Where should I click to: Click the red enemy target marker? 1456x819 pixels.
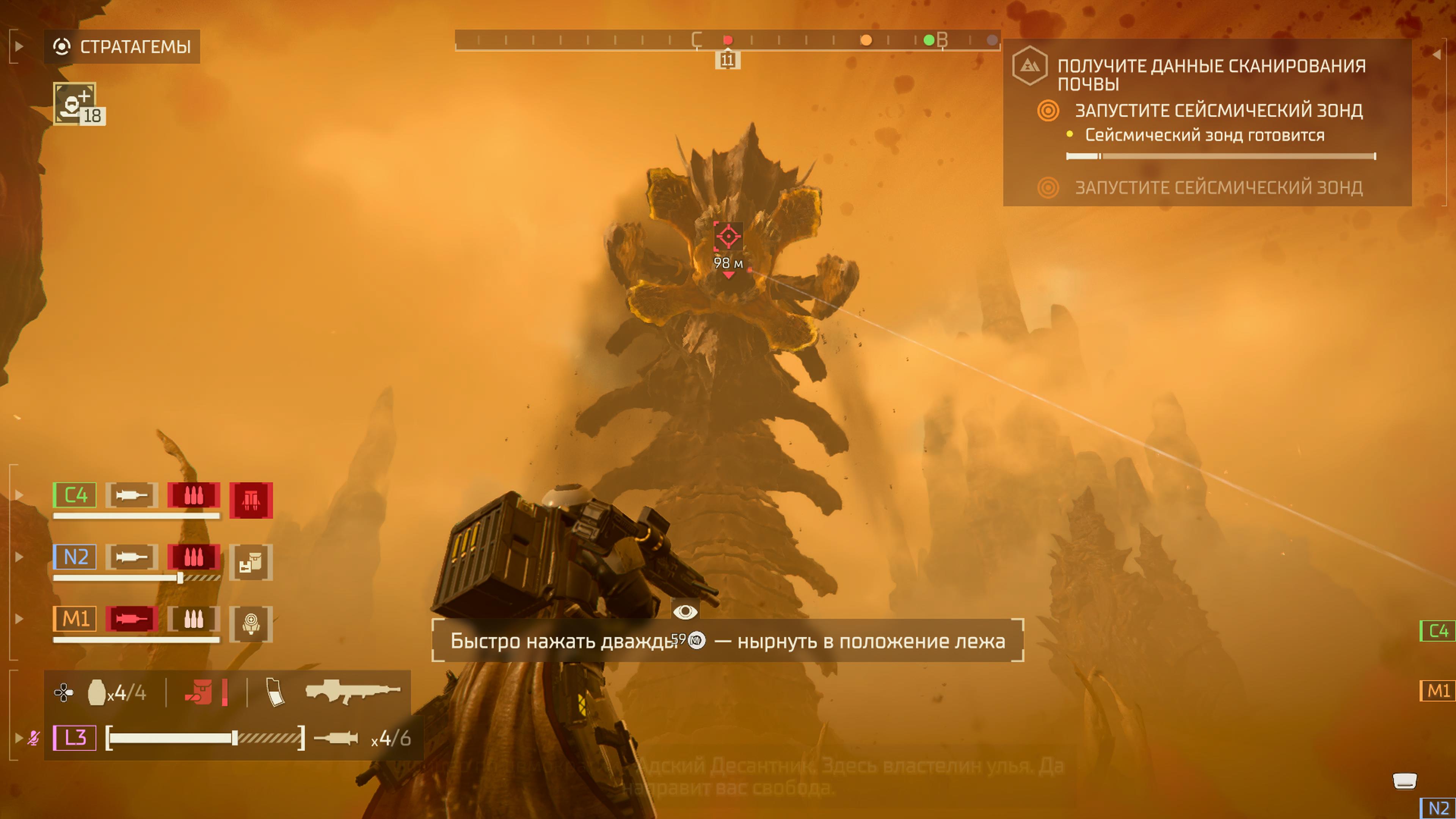click(728, 236)
